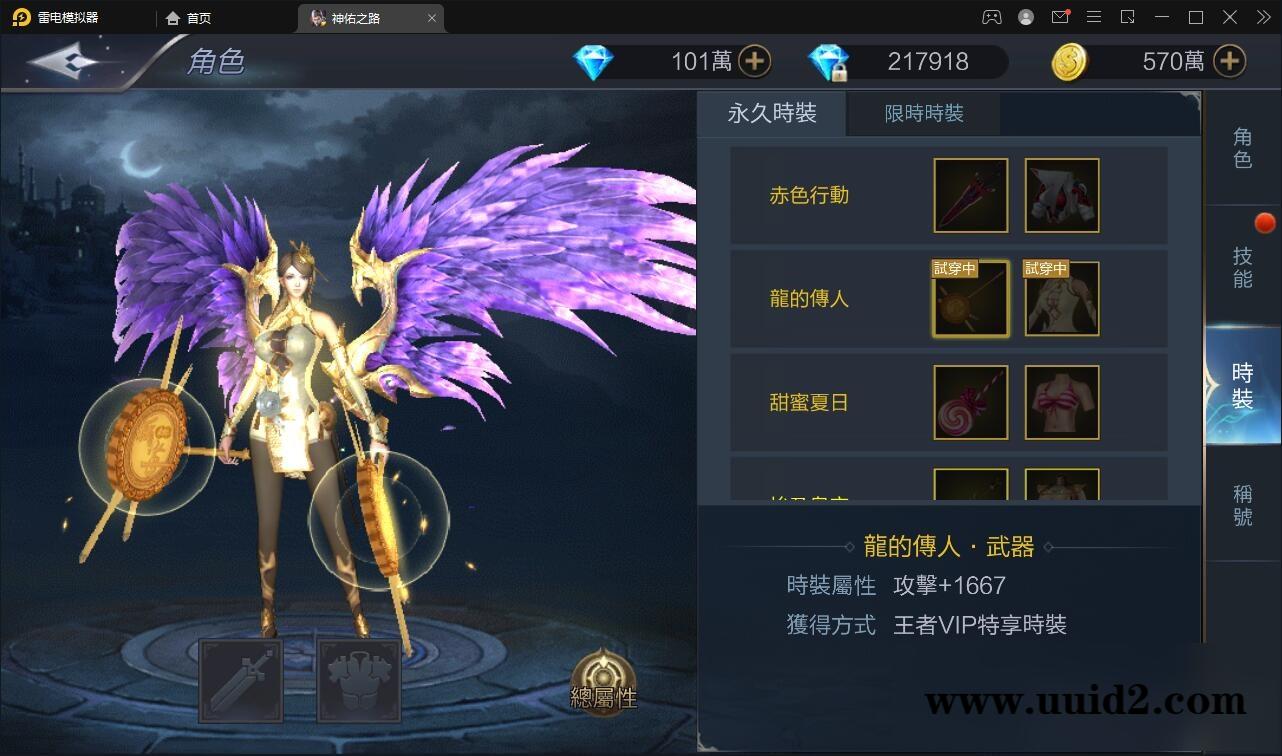This screenshot has height=756, width=1282.
Task: Open the mail icon with red notification
Action: coord(1060,17)
